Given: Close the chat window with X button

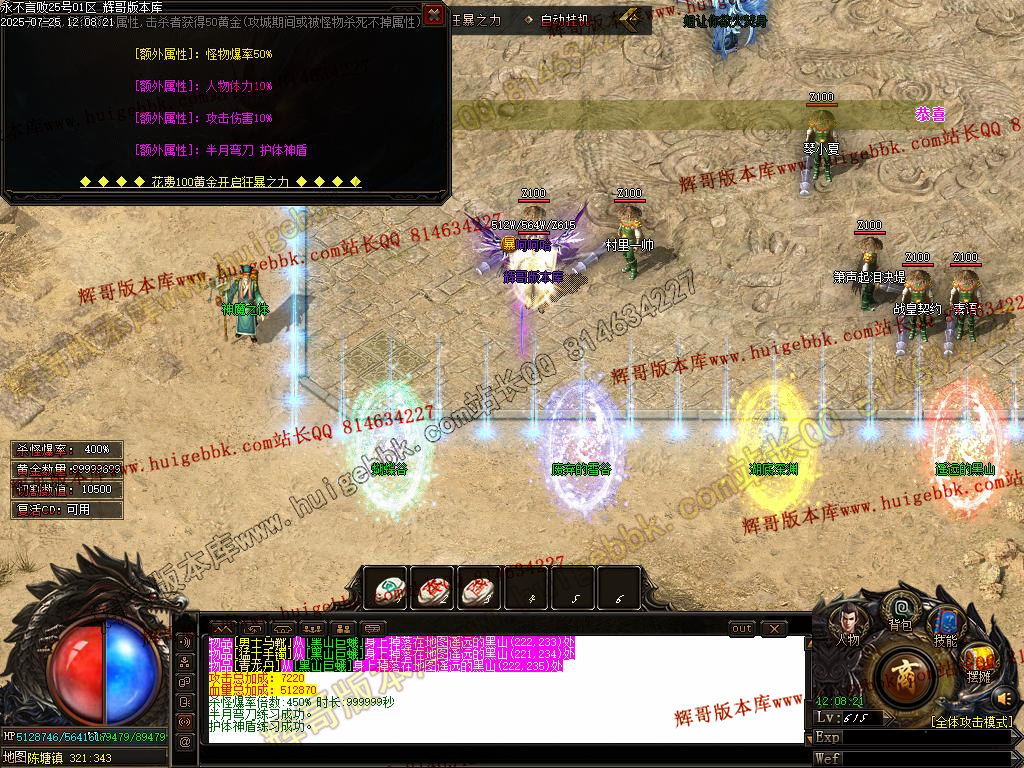Looking at the screenshot, I should coord(773,629).
